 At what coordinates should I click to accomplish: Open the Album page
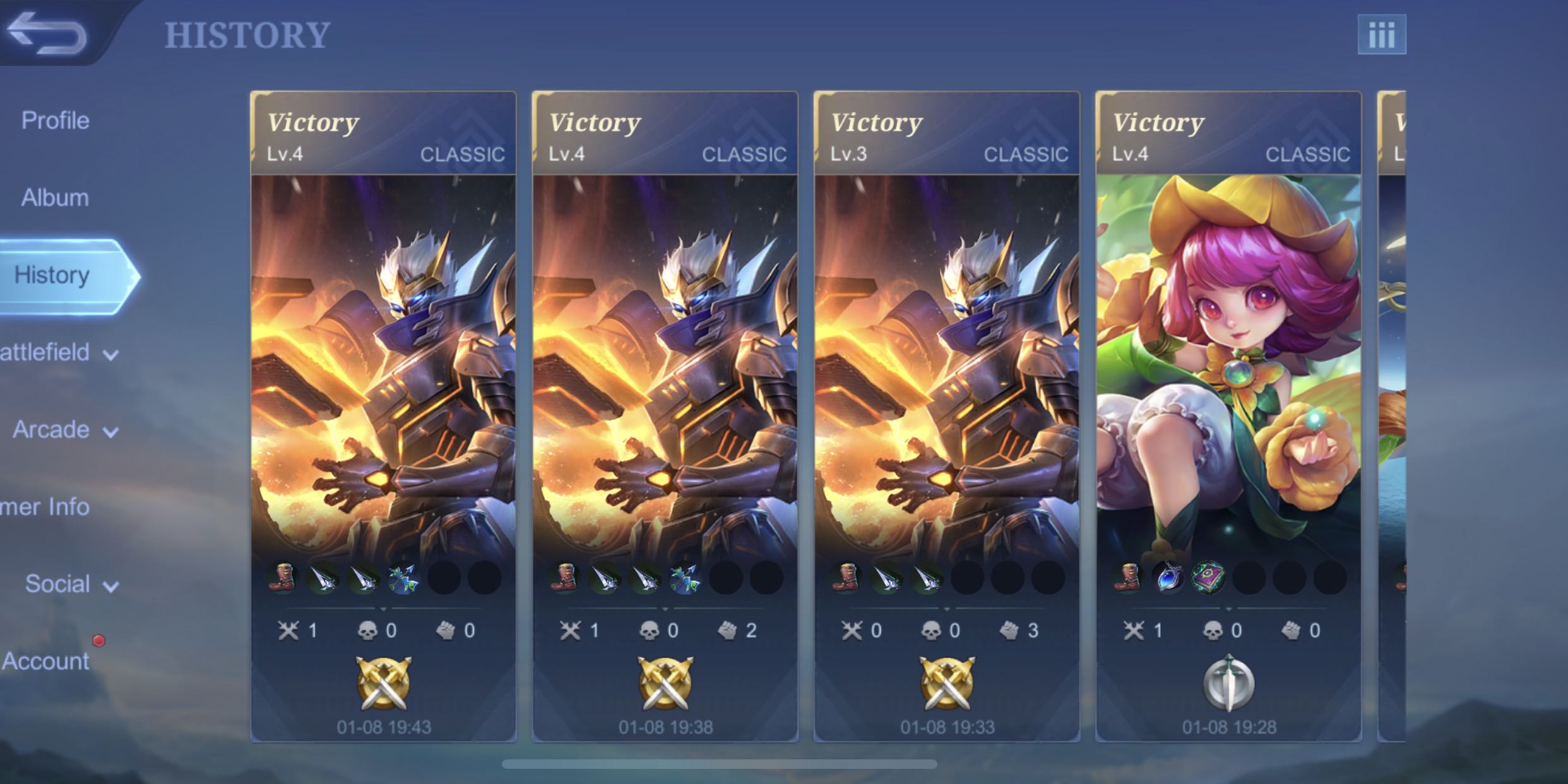click(x=54, y=197)
